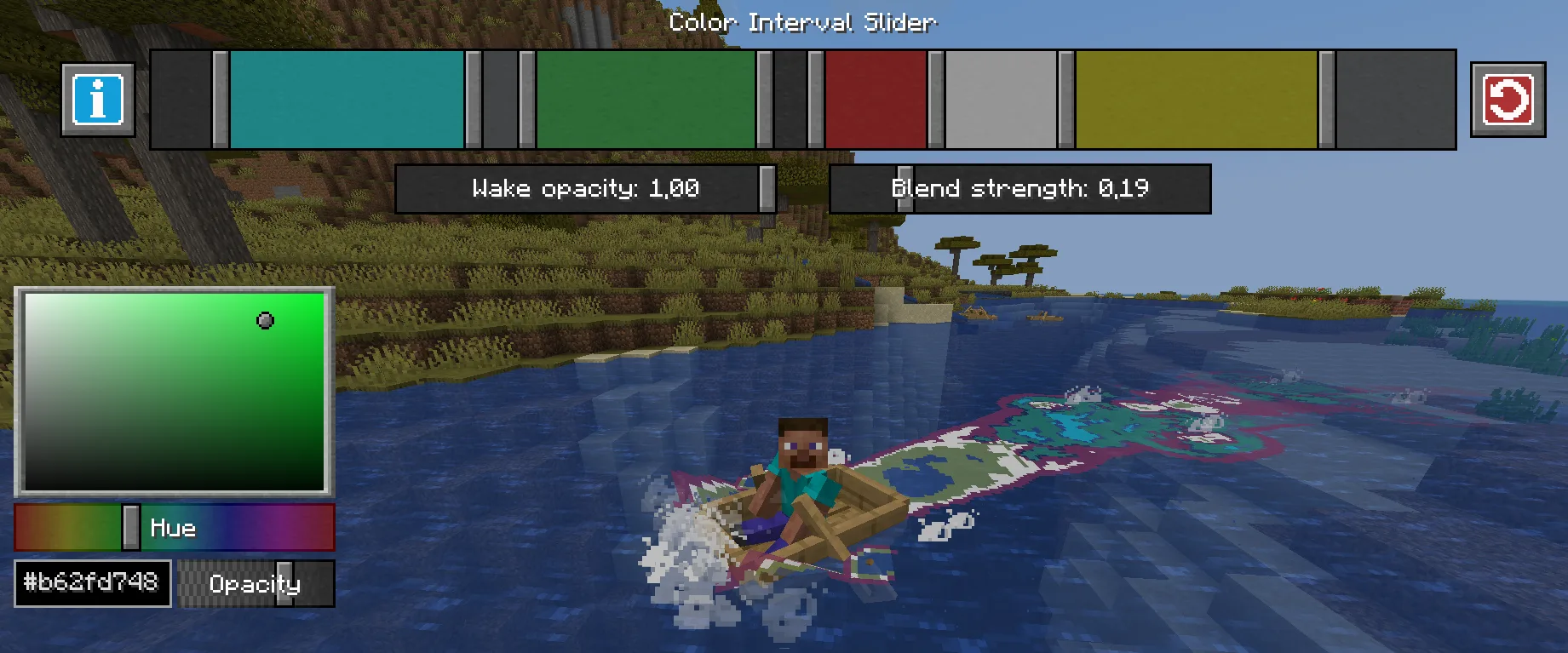This screenshot has width=1568, height=653.
Task: Click the Hue slider handle
Action: [x=129, y=527]
